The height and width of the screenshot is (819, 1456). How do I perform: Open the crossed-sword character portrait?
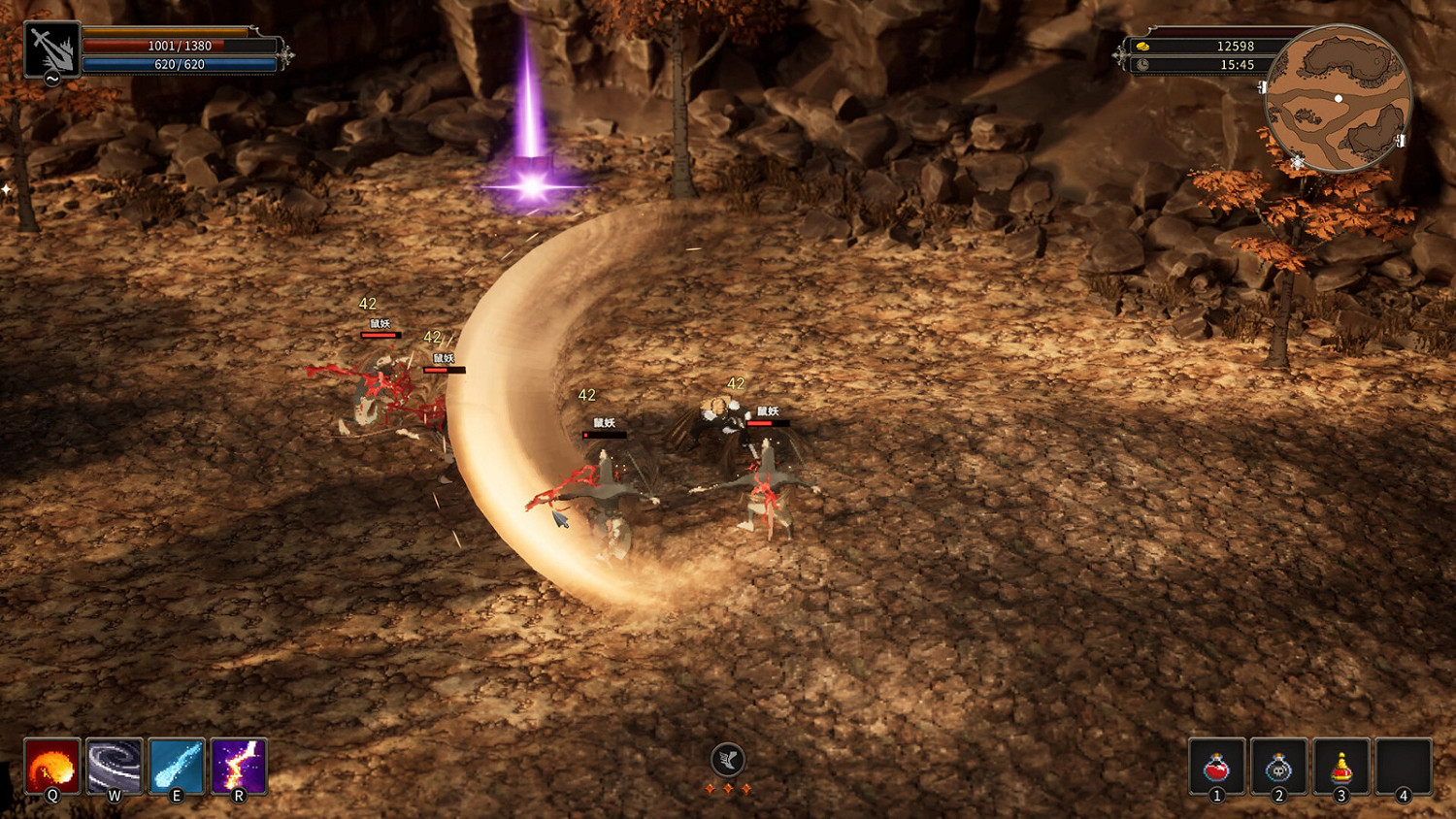[x=52, y=47]
